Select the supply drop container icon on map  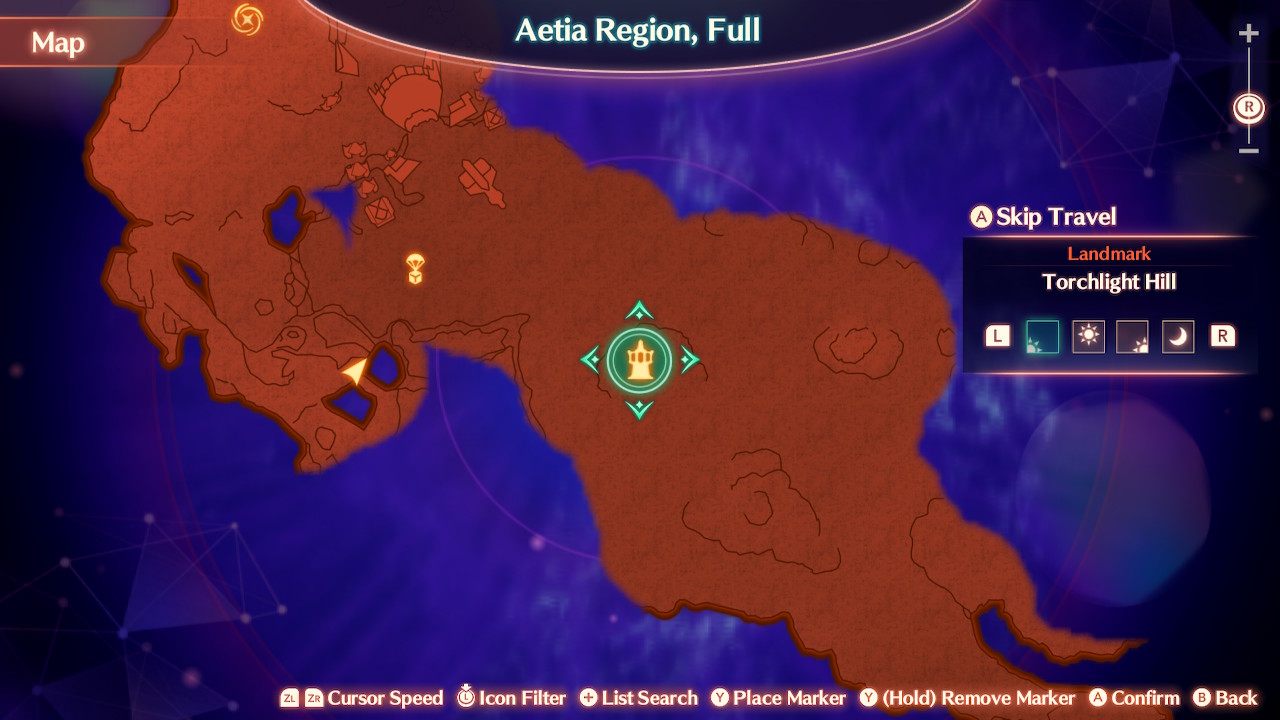414,269
